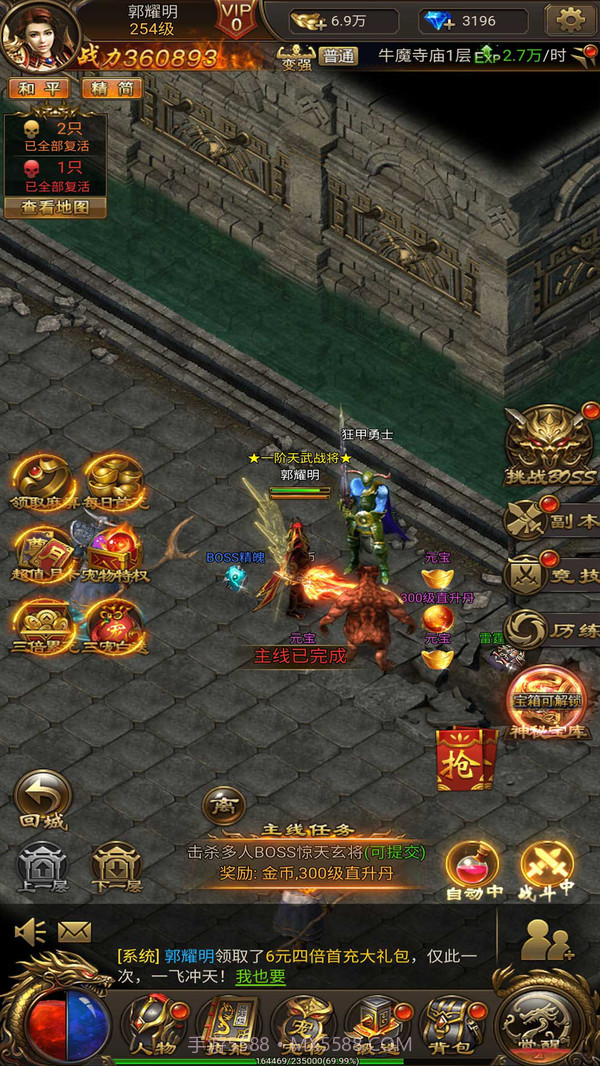Open the 竞技 arena menu
The width and height of the screenshot is (600, 1066).
pos(551,575)
